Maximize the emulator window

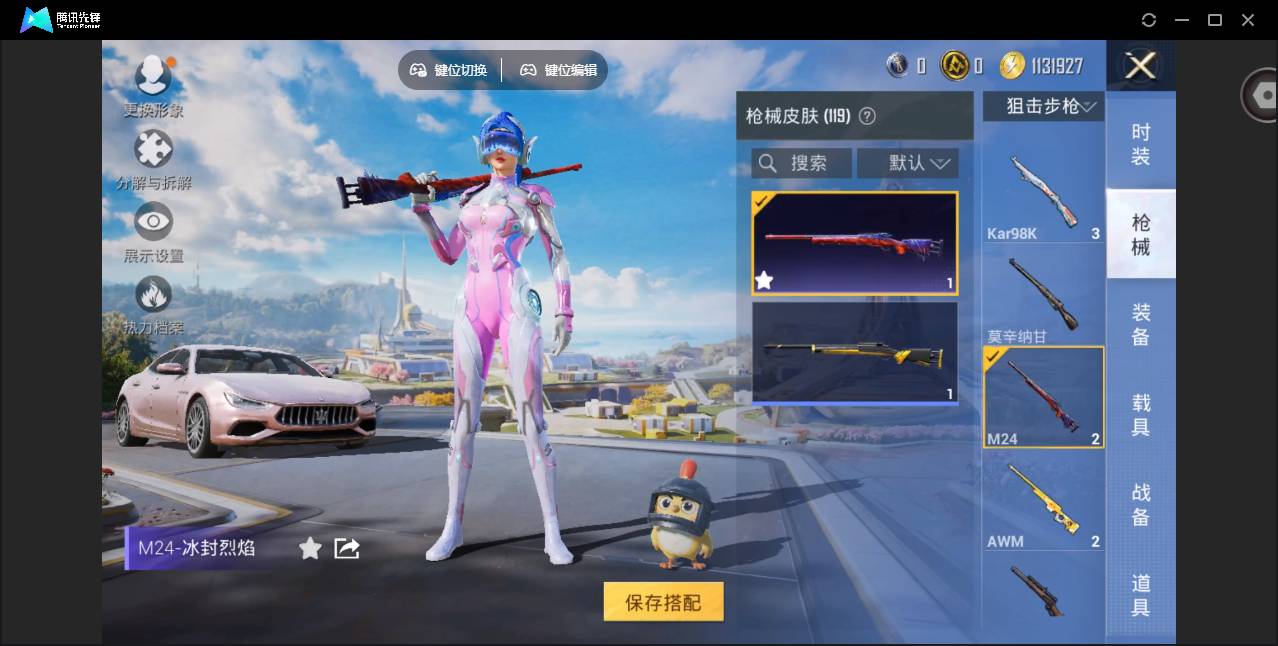coord(1215,20)
